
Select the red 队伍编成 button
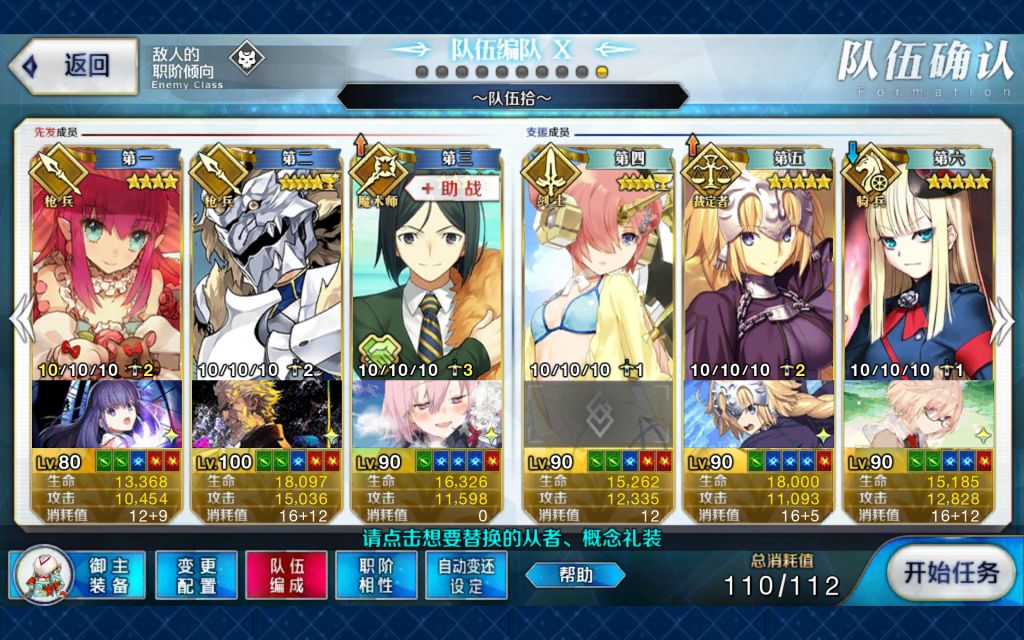286,575
